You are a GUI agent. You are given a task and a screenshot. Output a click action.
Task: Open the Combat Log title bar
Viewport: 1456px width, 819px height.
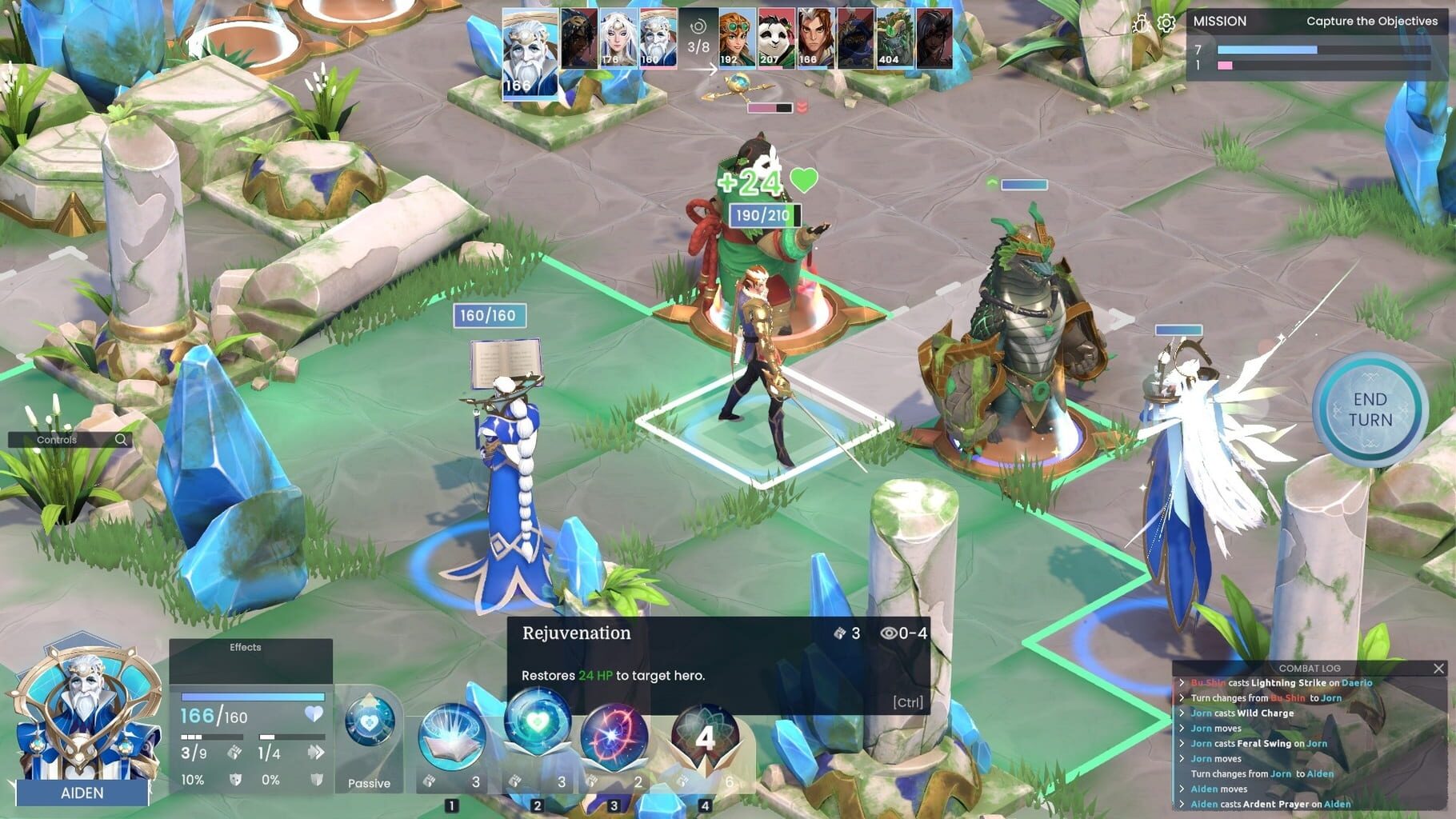click(1310, 668)
